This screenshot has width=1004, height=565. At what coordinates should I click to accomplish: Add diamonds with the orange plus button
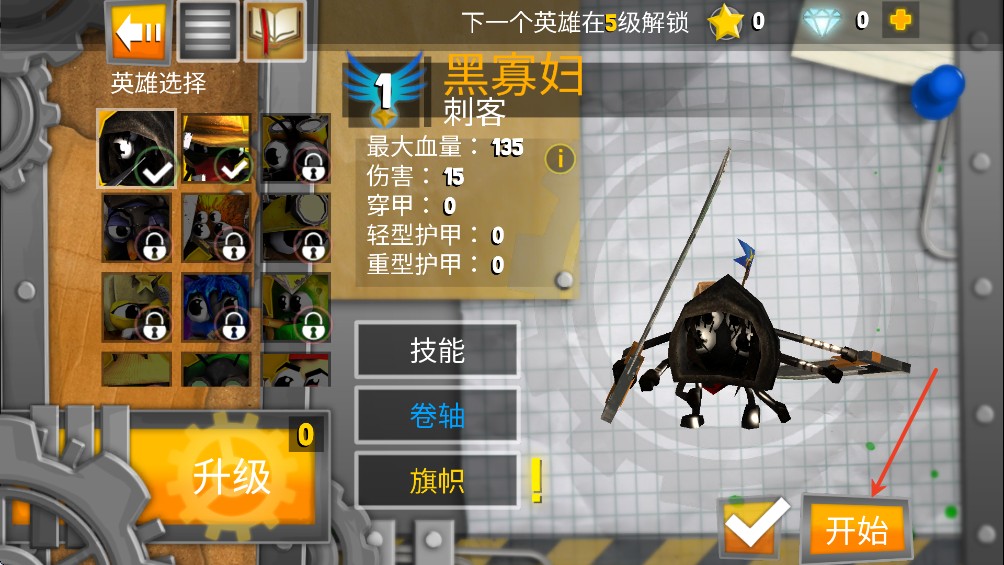(x=899, y=20)
